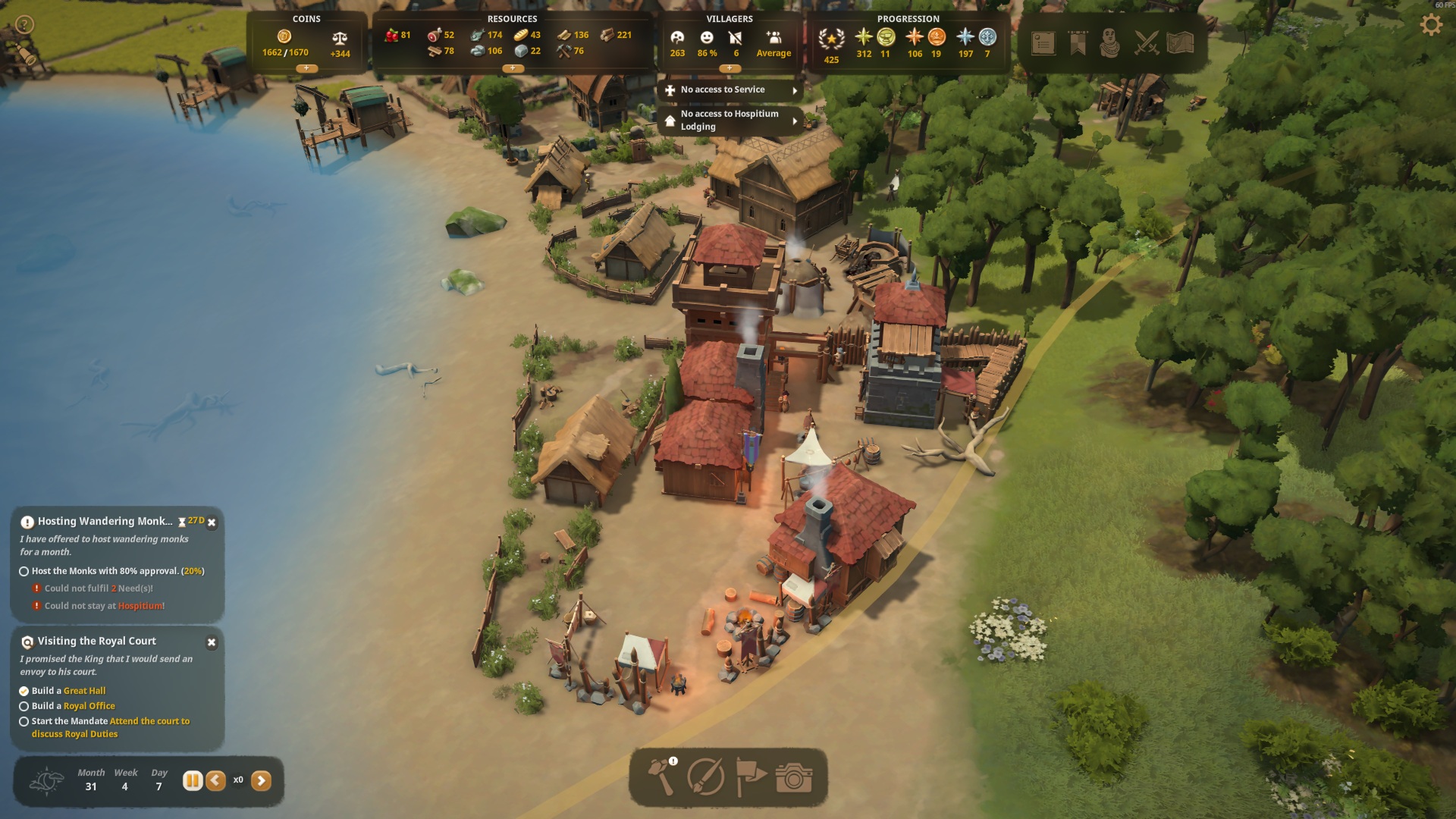Open the territory map icon
The width and height of the screenshot is (1456, 819).
1181,43
